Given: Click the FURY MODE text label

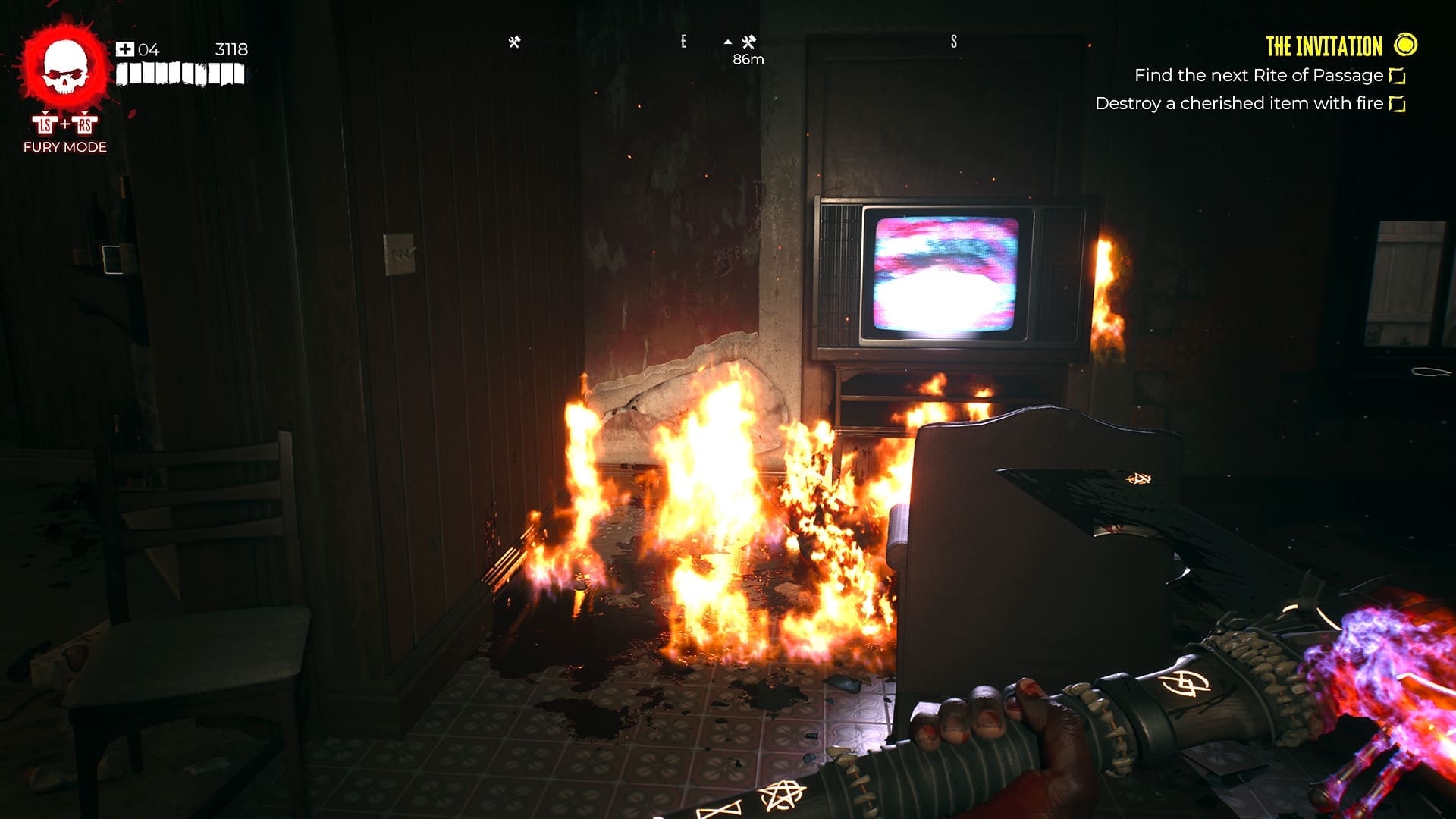Looking at the screenshot, I should point(64,147).
